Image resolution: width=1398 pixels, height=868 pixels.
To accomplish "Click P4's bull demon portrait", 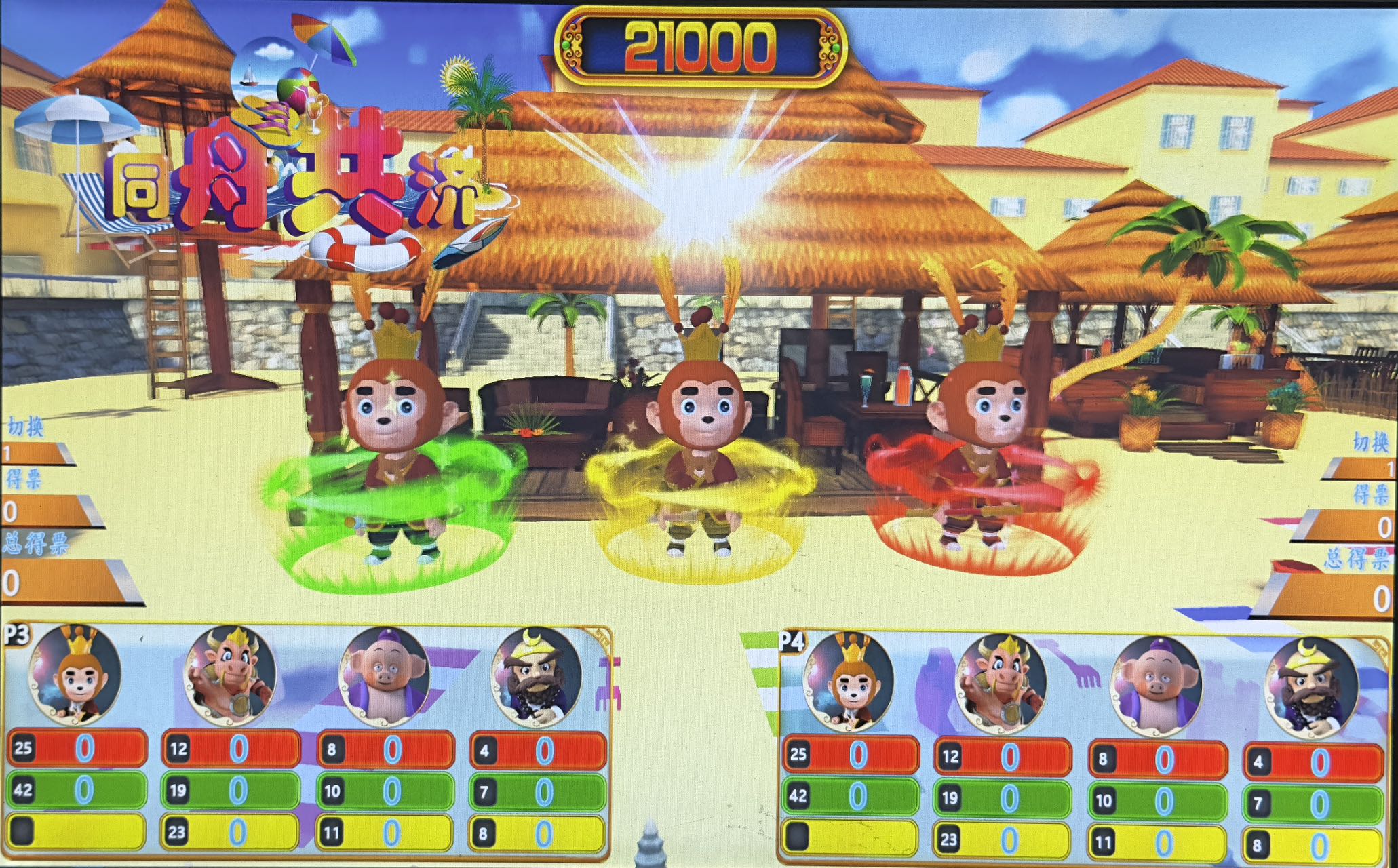I will 1000,684.
